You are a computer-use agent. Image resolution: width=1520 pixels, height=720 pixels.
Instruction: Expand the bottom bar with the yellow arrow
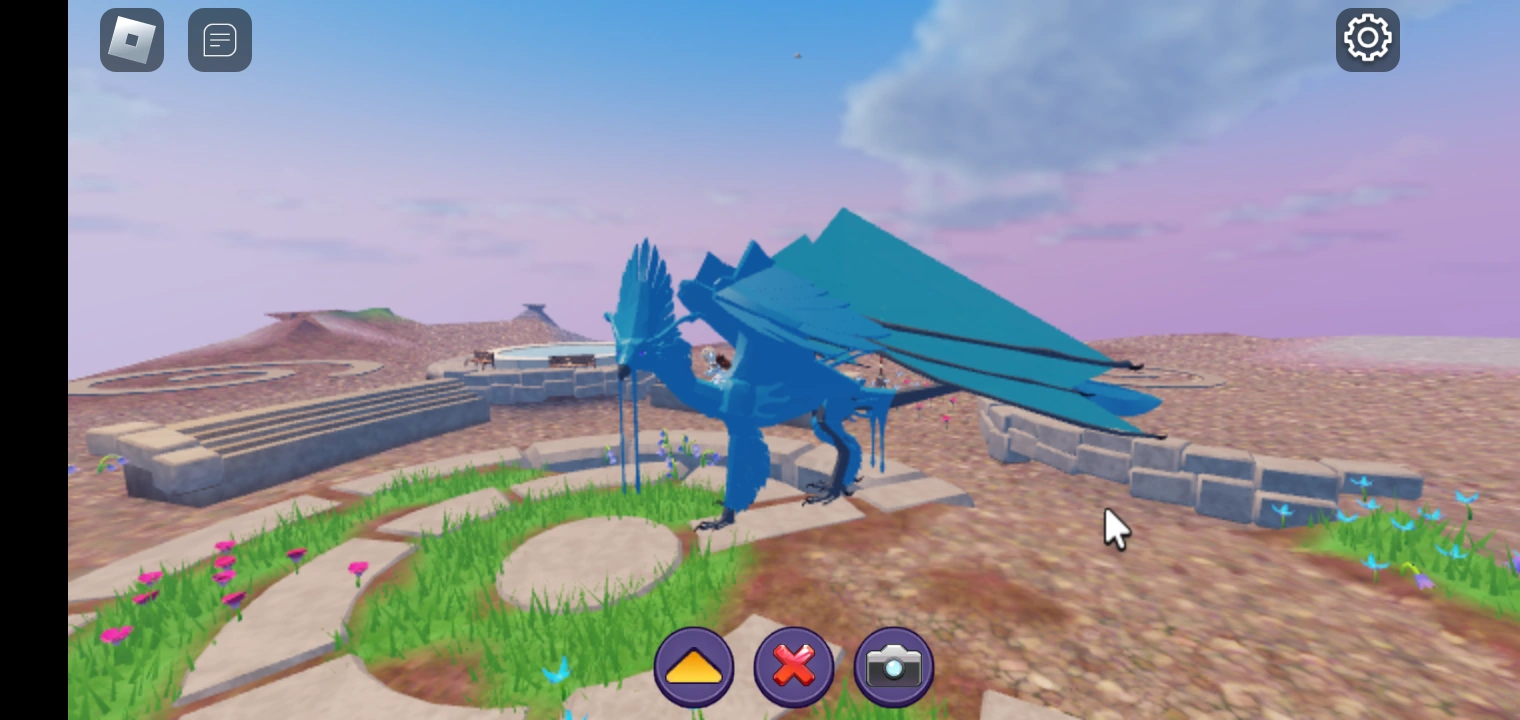coord(694,666)
